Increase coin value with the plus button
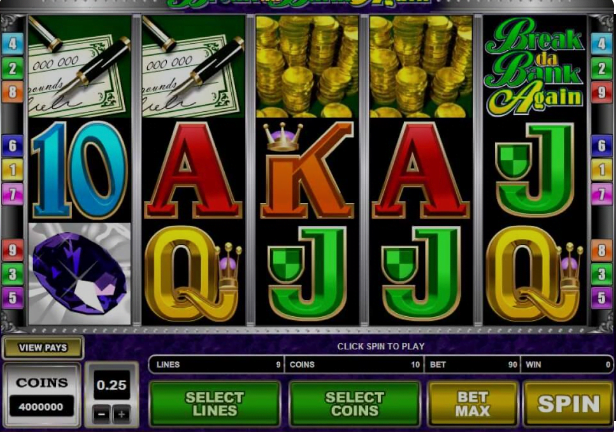This screenshot has height=432, width=616. 123,412
